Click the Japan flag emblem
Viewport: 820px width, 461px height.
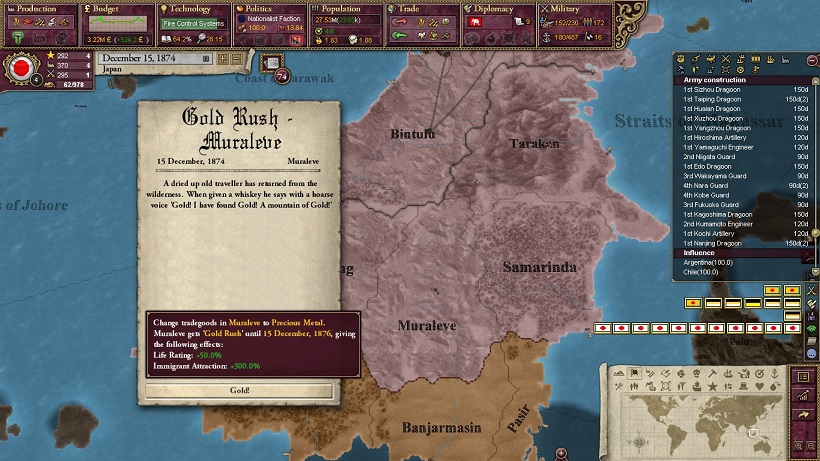[18, 70]
